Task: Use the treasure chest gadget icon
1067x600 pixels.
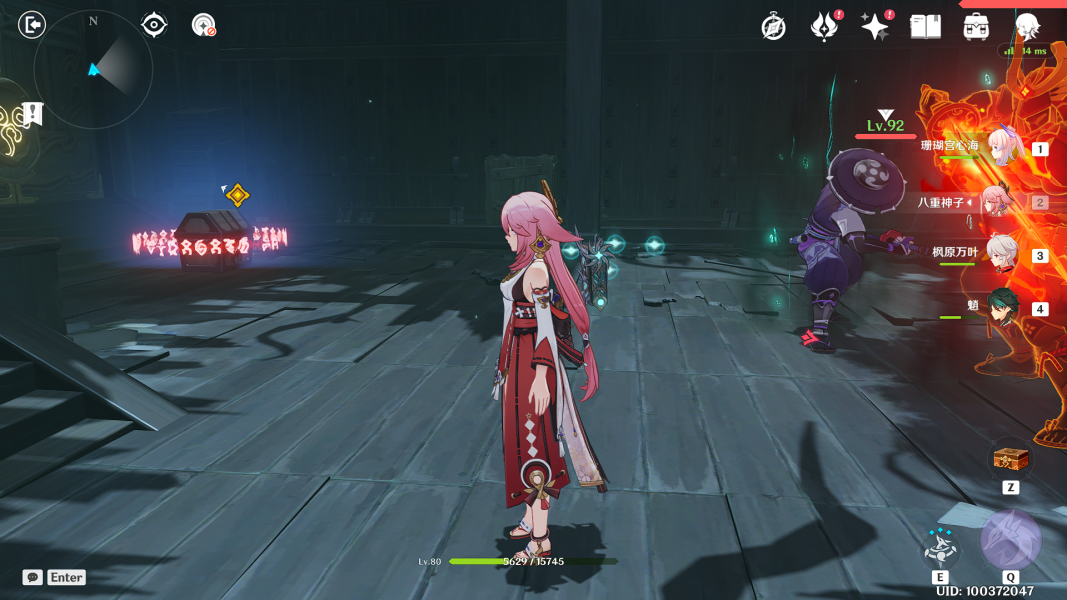Action: (1009, 460)
